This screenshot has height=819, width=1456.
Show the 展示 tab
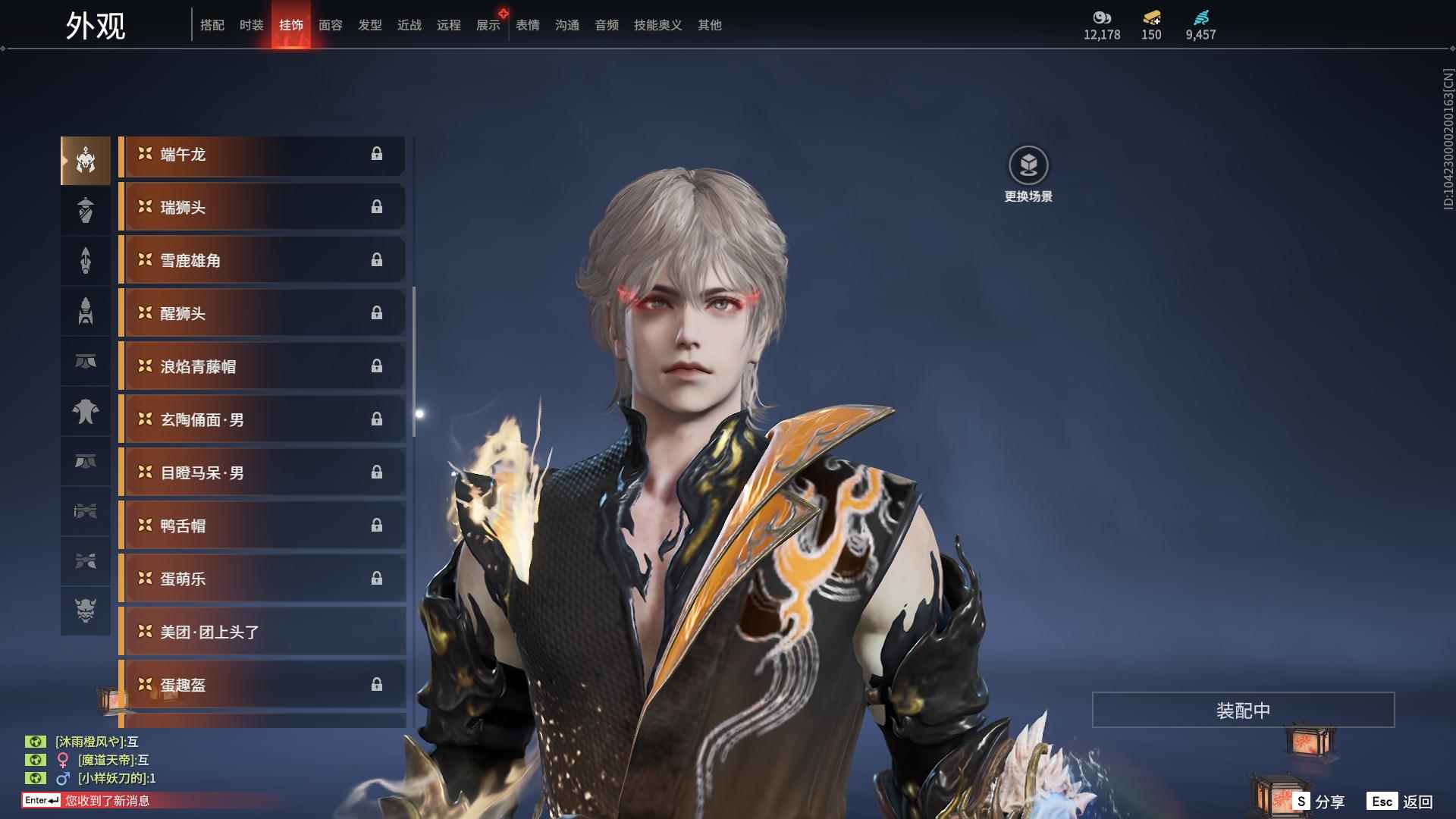[x=488, y=25]
